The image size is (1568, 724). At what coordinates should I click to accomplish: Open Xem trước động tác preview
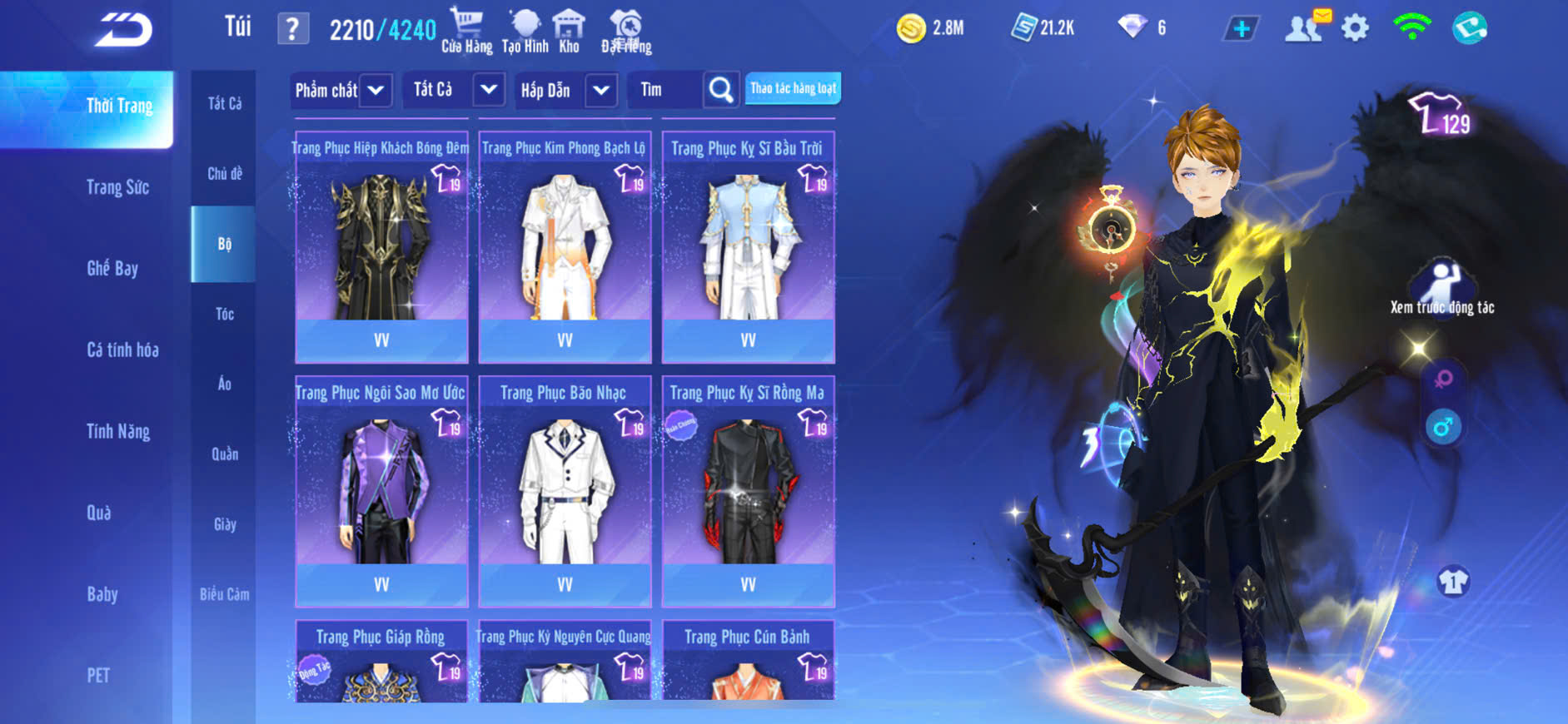(1442, 289)
